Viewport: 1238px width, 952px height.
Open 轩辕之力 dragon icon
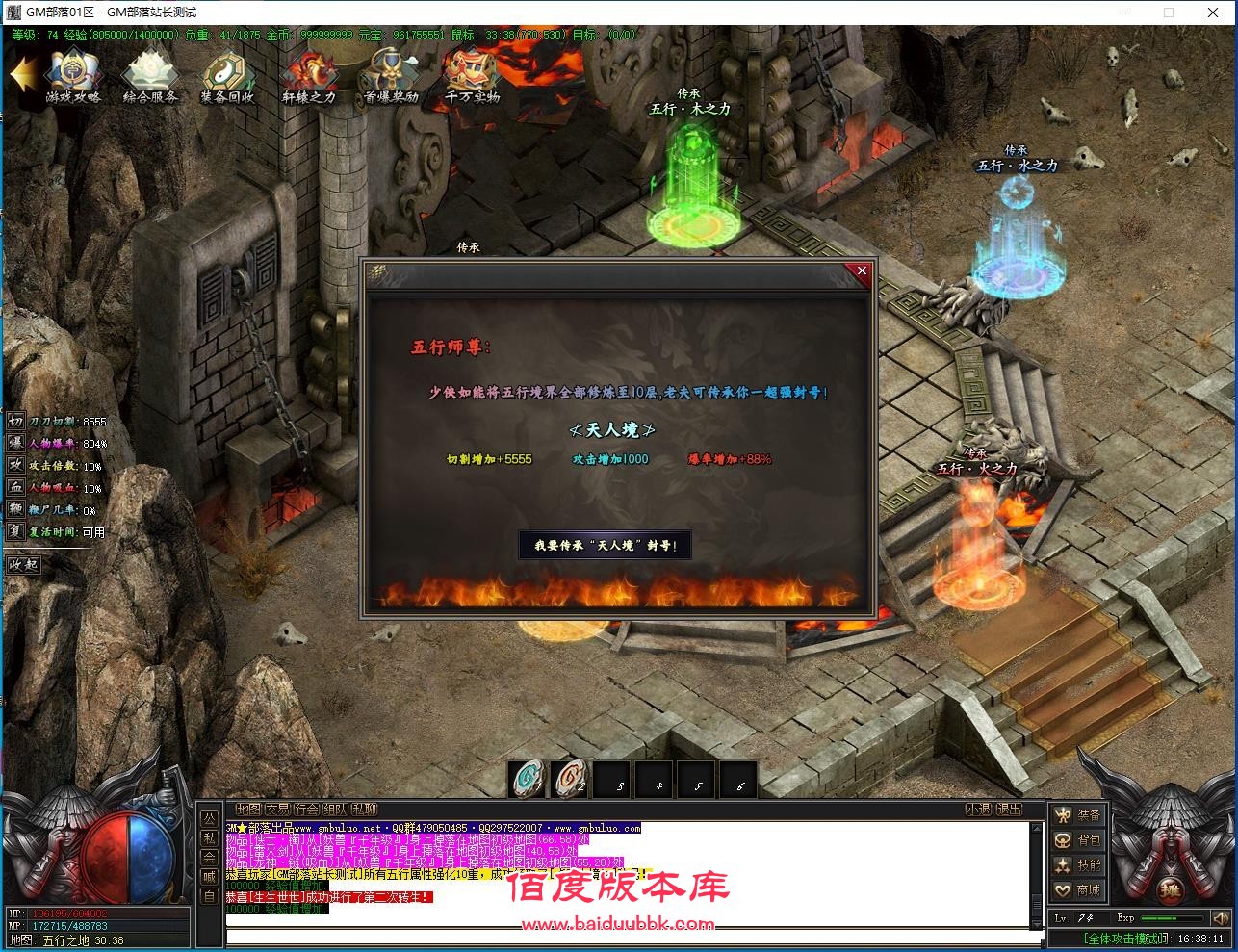coord(308,76)
